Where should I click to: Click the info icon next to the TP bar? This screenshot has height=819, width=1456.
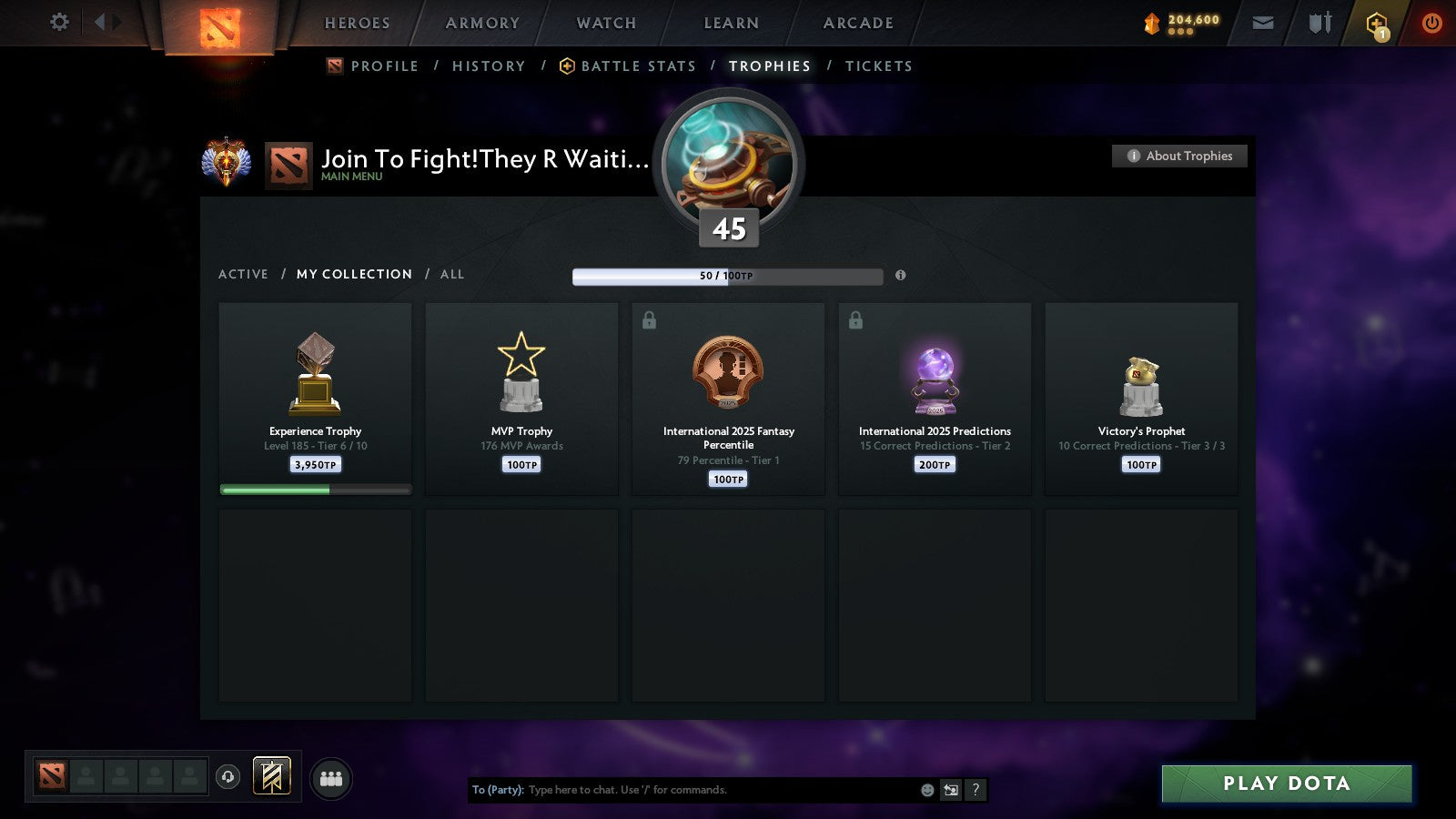coord(901,276)
